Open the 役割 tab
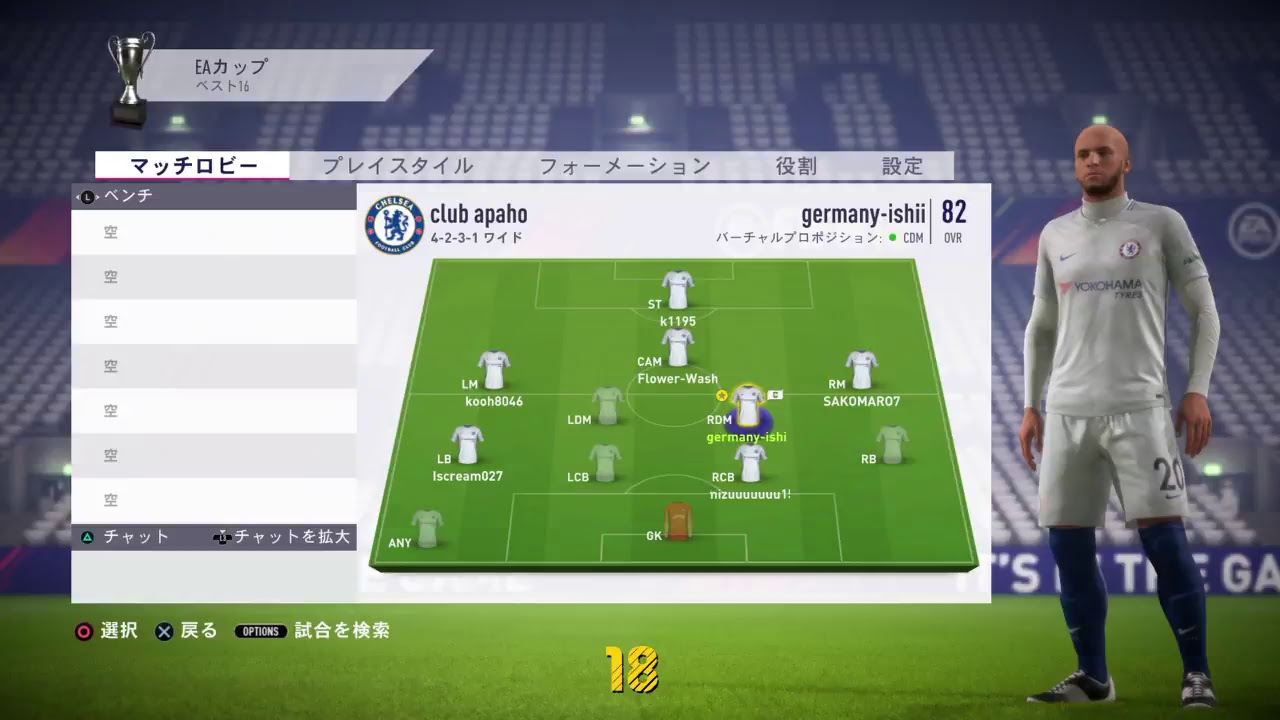The height and width of the screenshot is (720, 1280). pyautogui.click(x=796, y=166)
